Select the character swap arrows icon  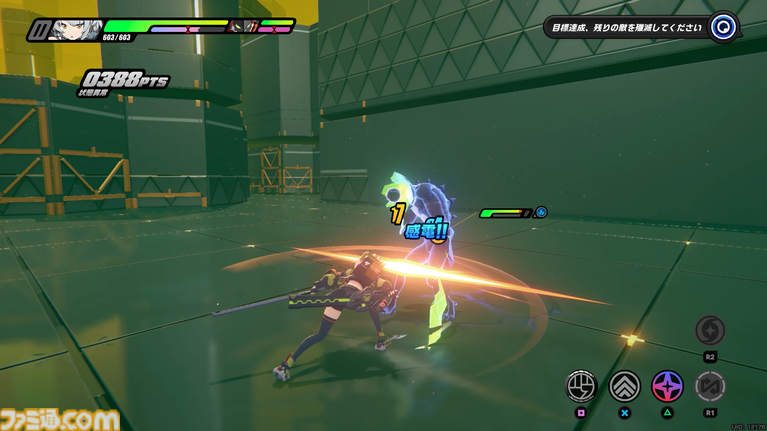tap(710, 385)
